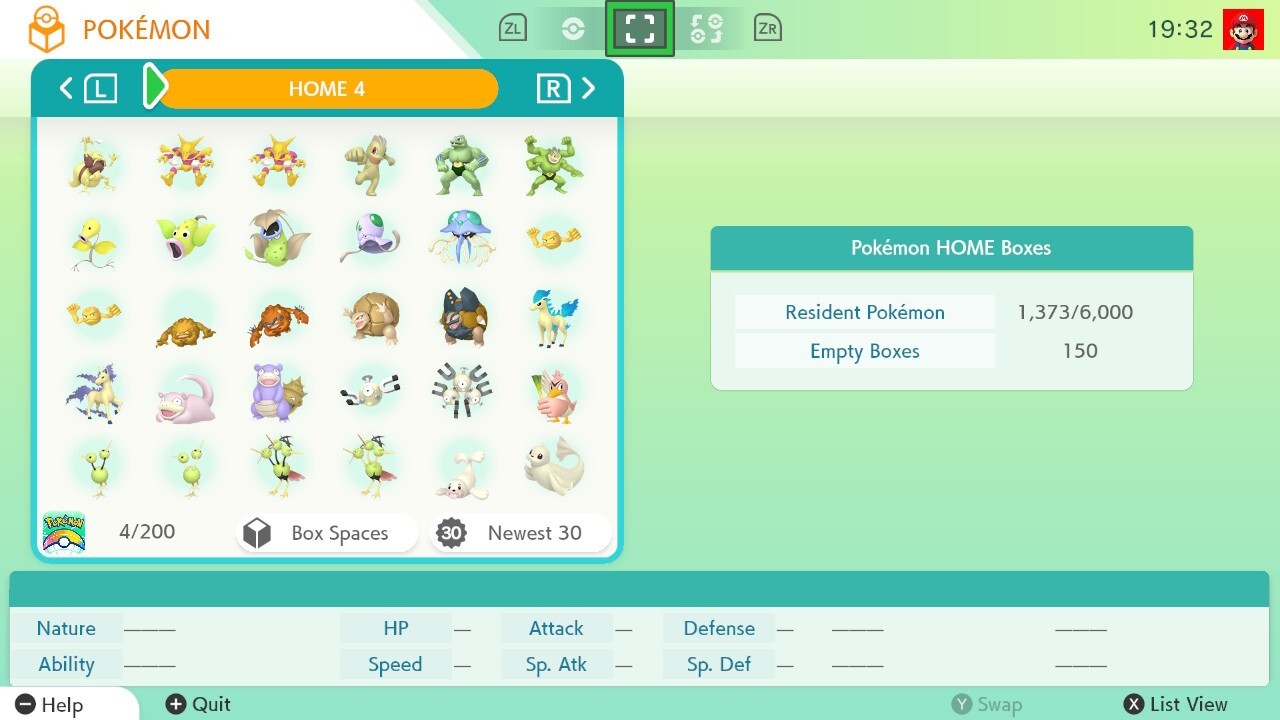Image resolution: width=1280 pixels, height=720 pixels.
Task: Select the Dewgong sprite in the box
Action: [554, 466]
